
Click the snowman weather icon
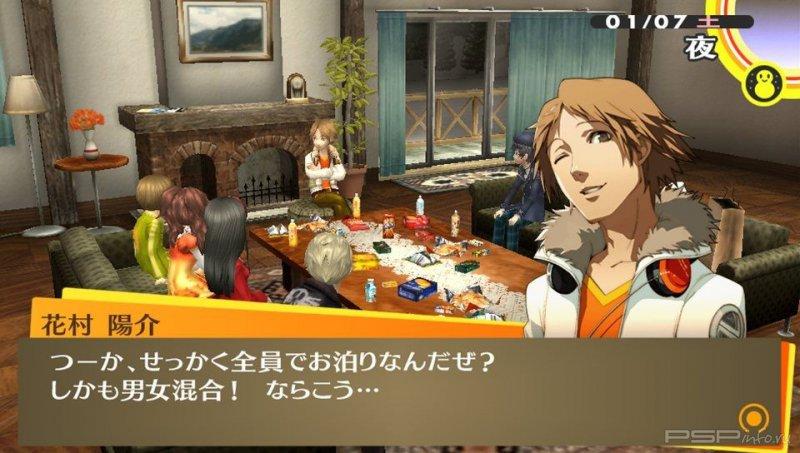(x=767, y=78)
